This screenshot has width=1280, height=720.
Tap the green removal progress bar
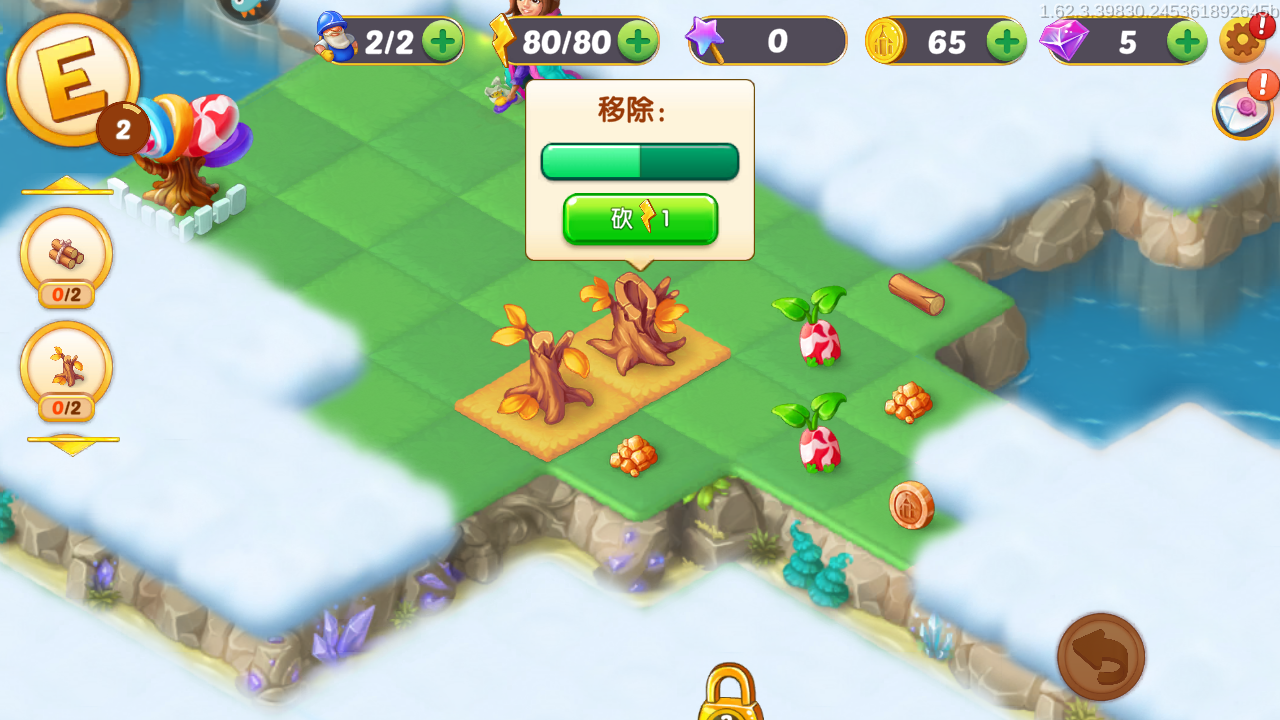click(640, 161)
